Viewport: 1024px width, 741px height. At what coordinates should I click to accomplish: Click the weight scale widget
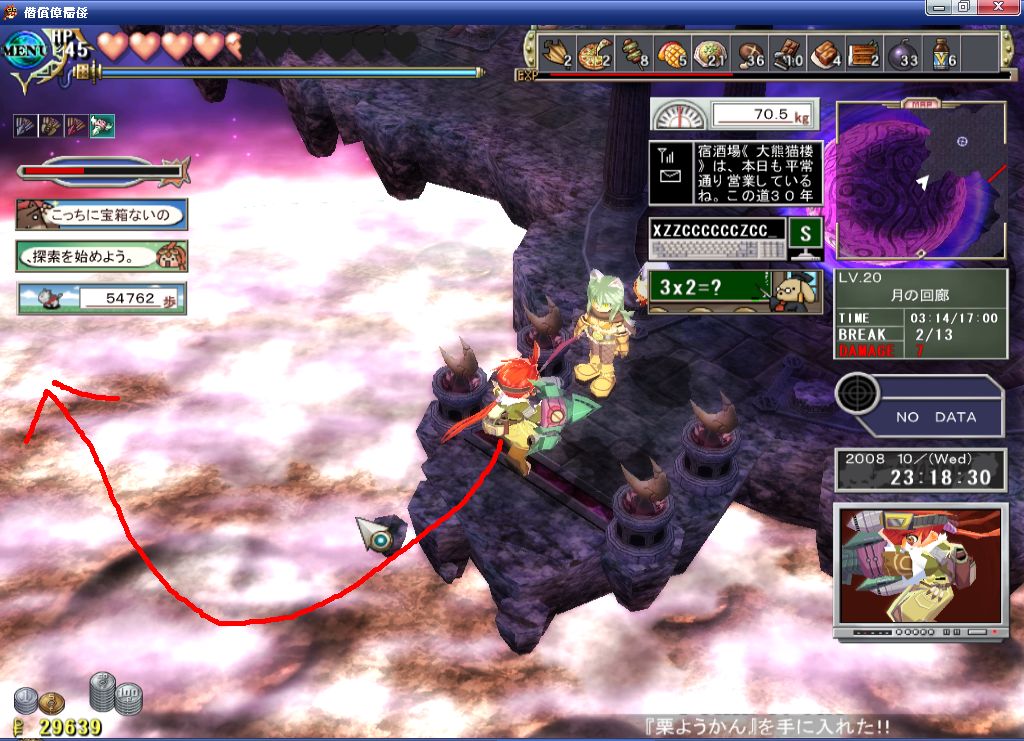pos(735,115)
